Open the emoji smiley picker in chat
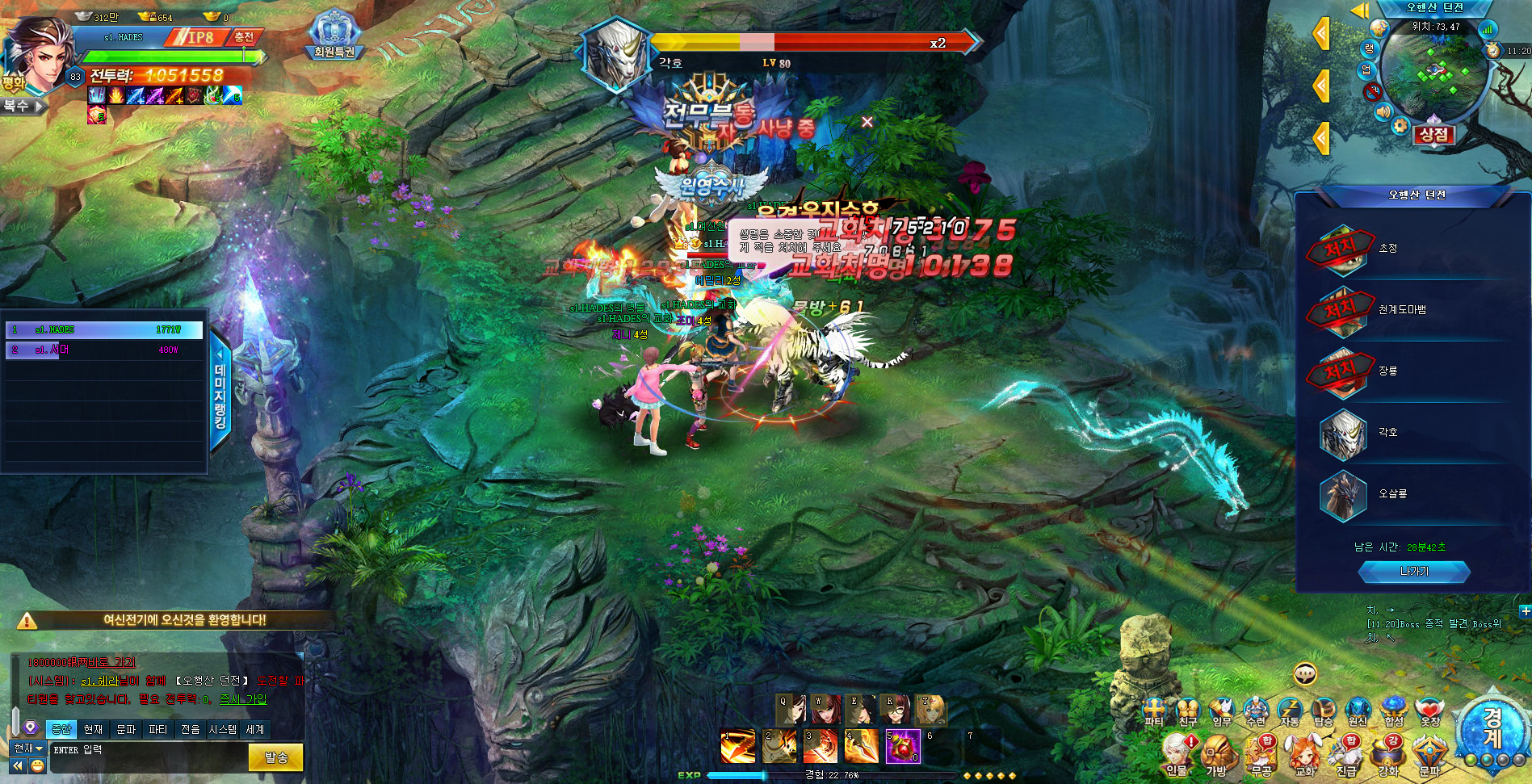Image resolution: width=1532 pixels, height=784 pixels. point(37,765)
